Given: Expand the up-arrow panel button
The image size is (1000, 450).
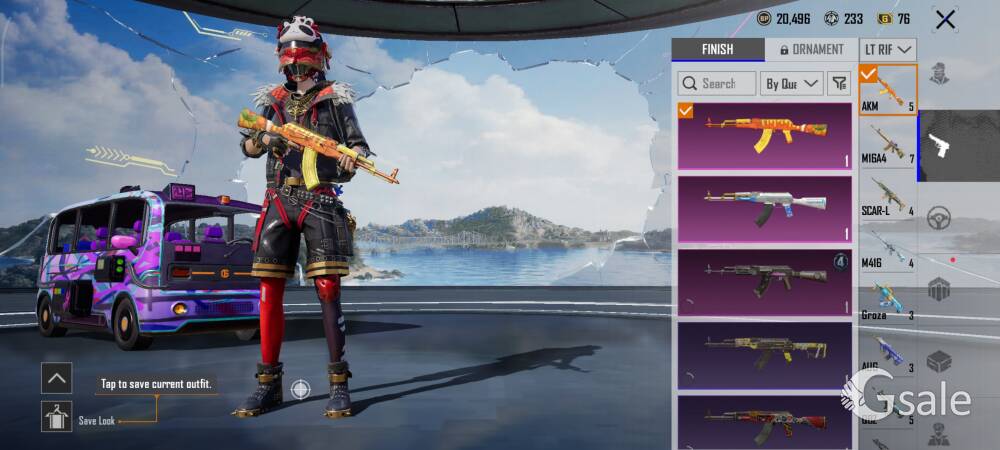Looking at the screenshot, I should [56, 377].
